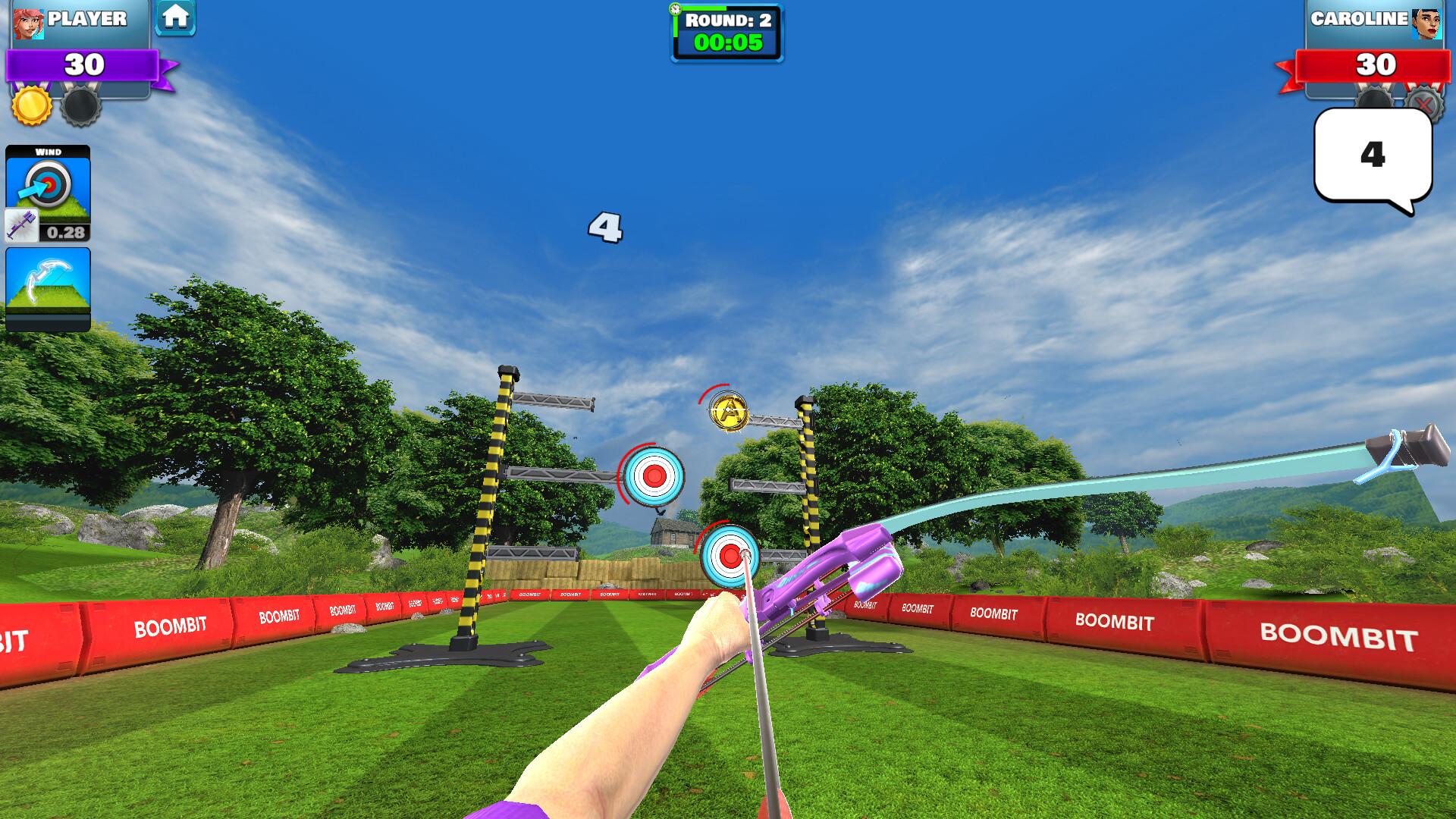Open the WIND indicator panel
This screenshot has height=819, width=1456.
pyautogui.click(x=48, y=182)
